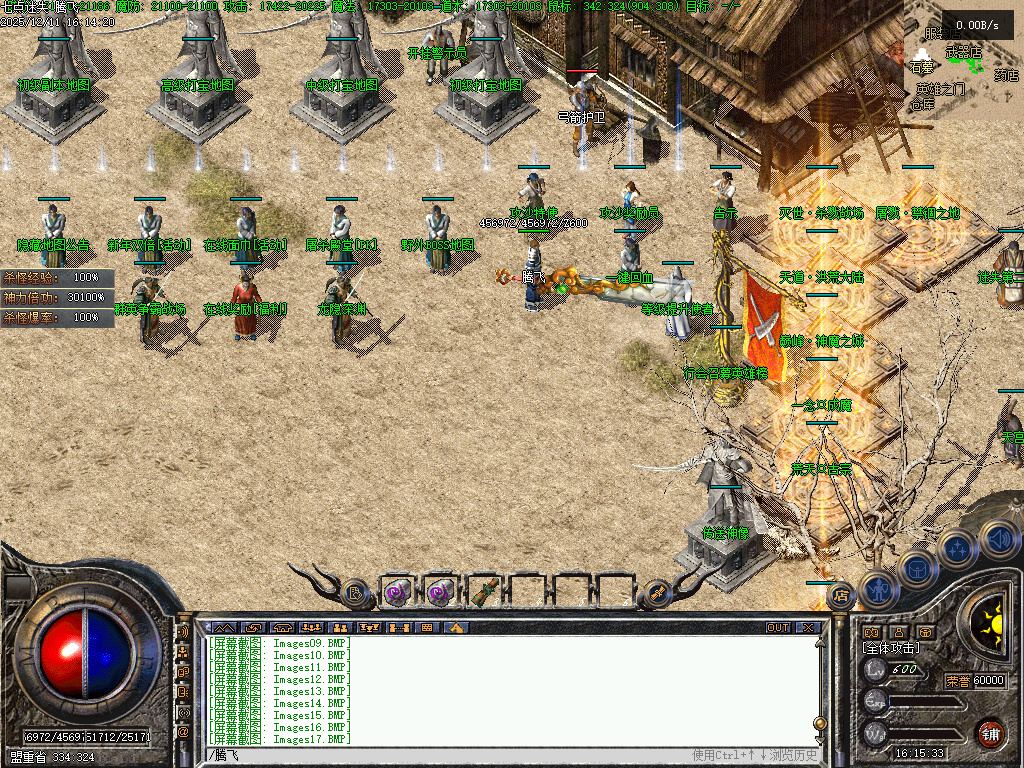This screenshot has width=1024, height=768.
Task: Toggle the broadcast speaker chat channel icon
Action: (183, 632)
